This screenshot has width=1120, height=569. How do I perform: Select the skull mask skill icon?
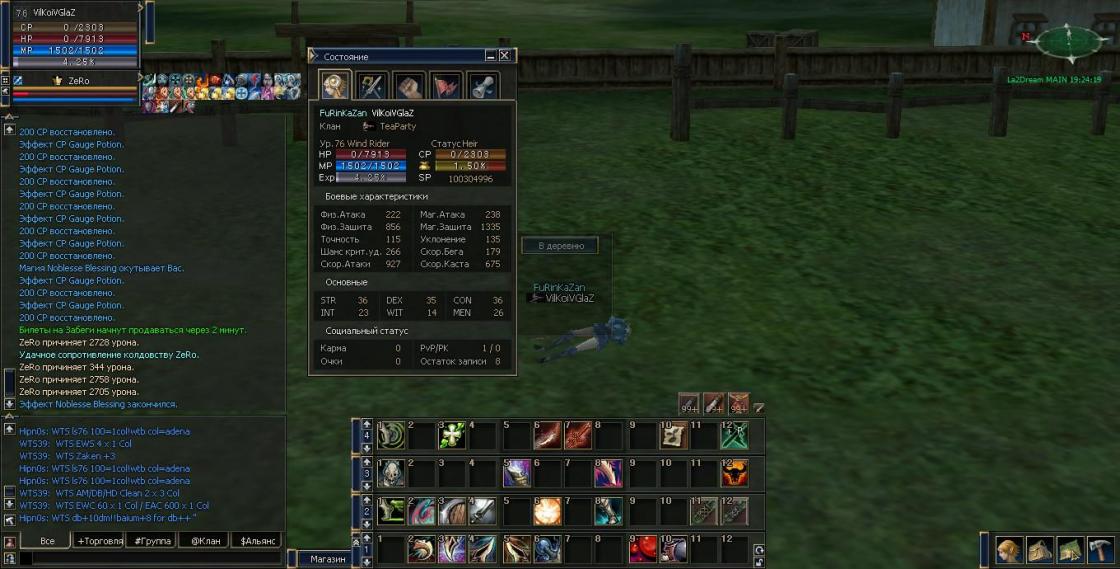[x=390, y=473]
